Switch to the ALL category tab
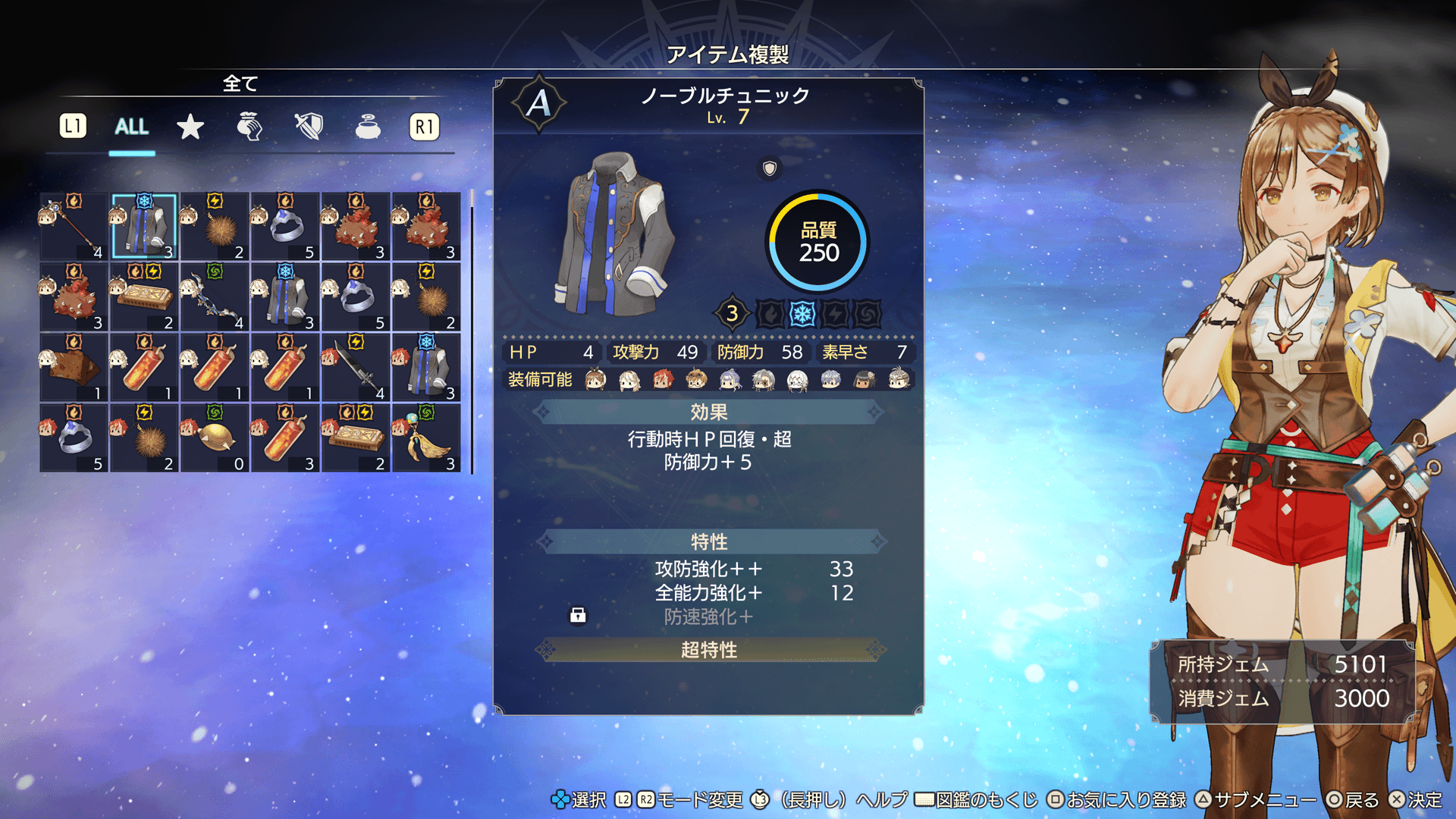The width and height of the screenshot is (1456, 819). pos(131,127)
